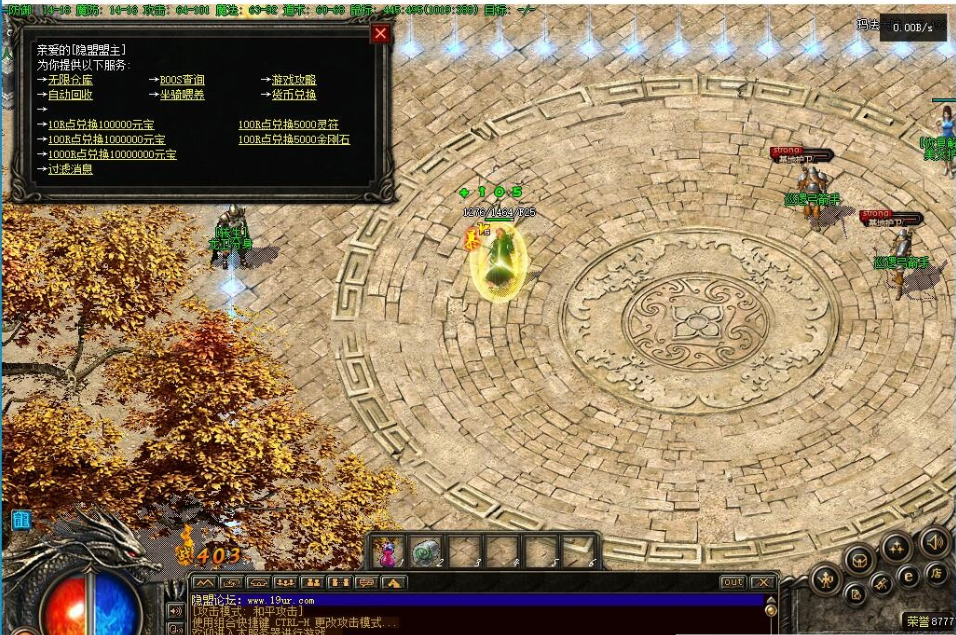The height and width of the screenshot is (635, 956).
Task: Open the 无限仓库 storage link
Action: [68, 80]
